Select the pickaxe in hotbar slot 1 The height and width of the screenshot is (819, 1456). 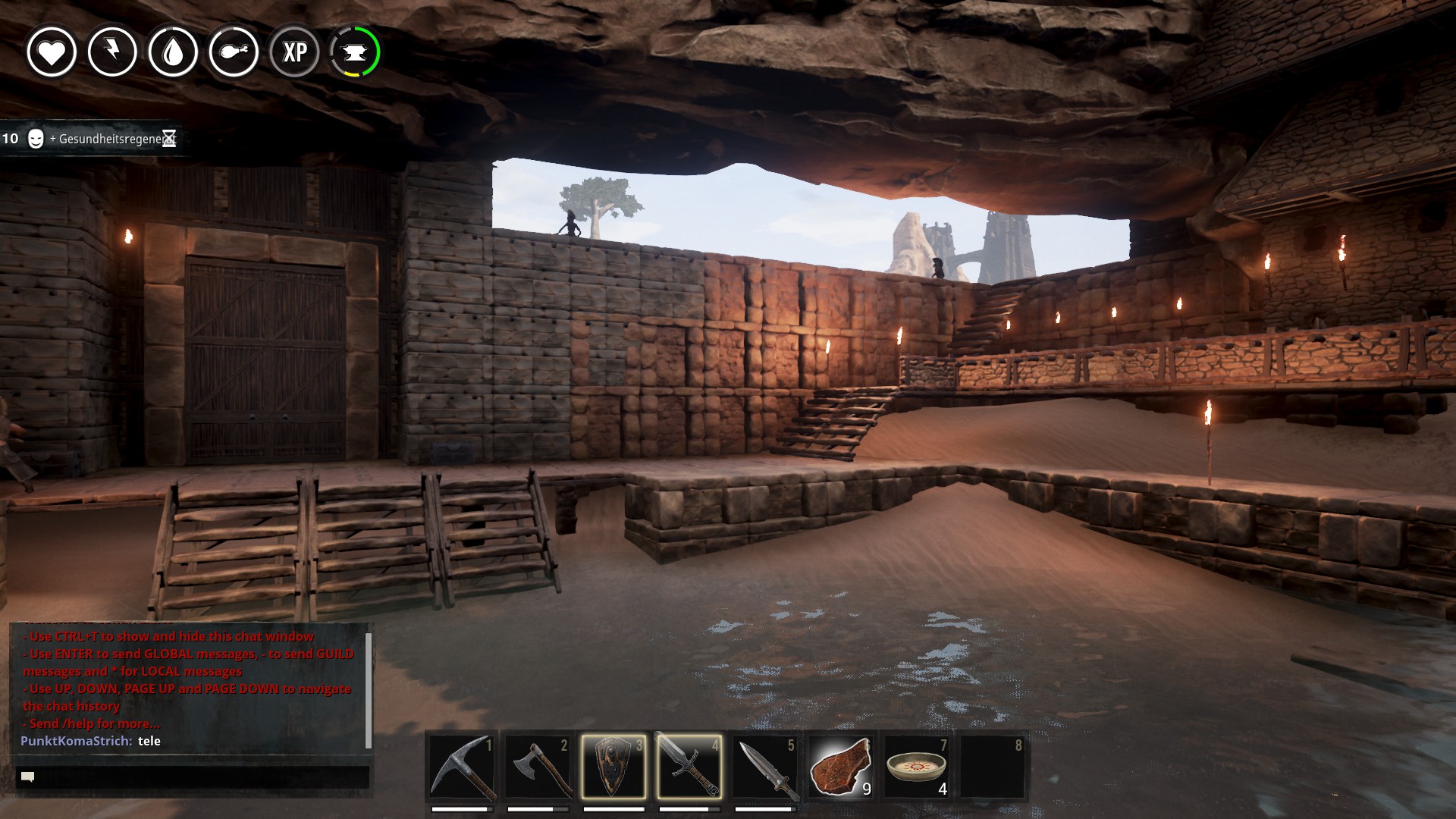coord(462,767)
